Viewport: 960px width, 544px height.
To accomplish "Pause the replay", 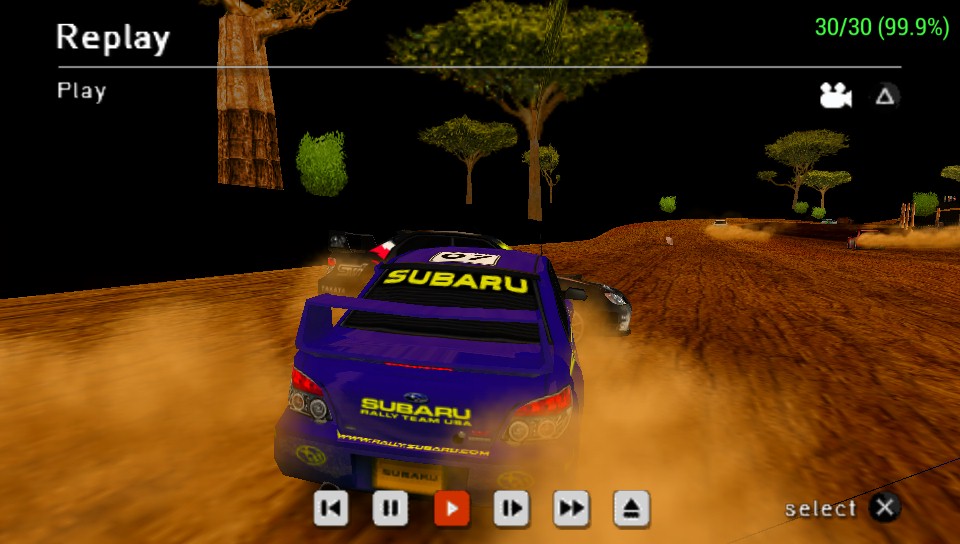I will tap(390, 509).
